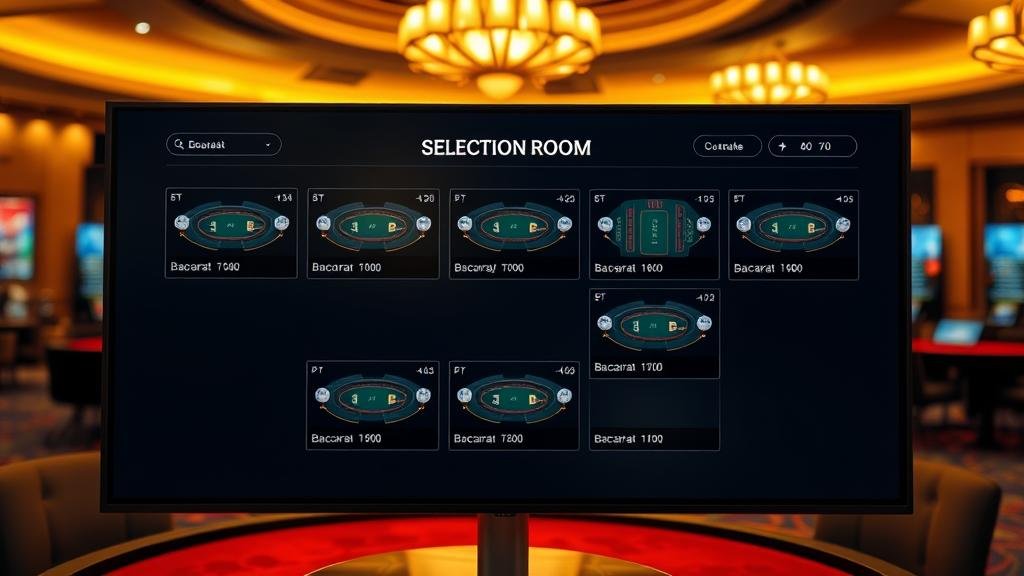Choose the rectangular-table Bacarat 1600 room
The image size is (1024, 576).
[654, 234]
